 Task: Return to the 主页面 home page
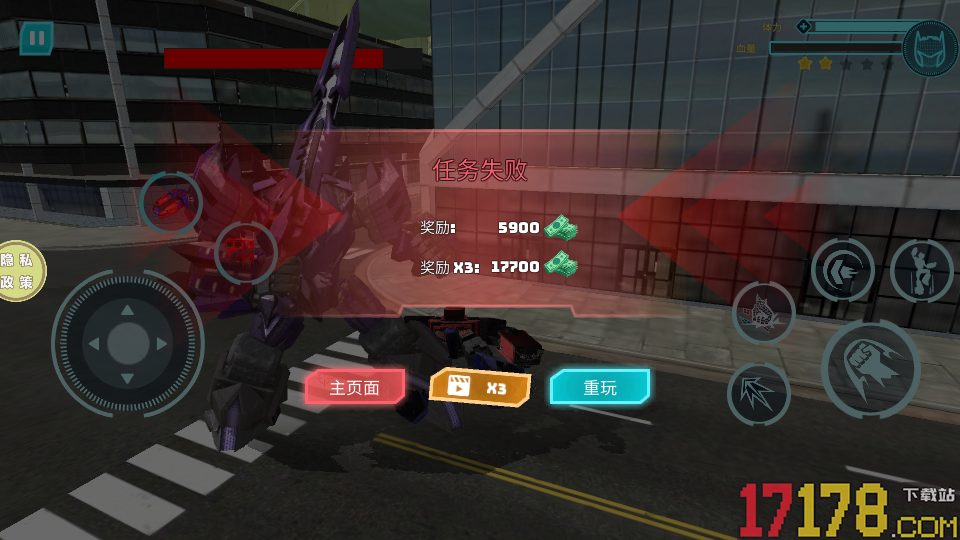[355, 387]
